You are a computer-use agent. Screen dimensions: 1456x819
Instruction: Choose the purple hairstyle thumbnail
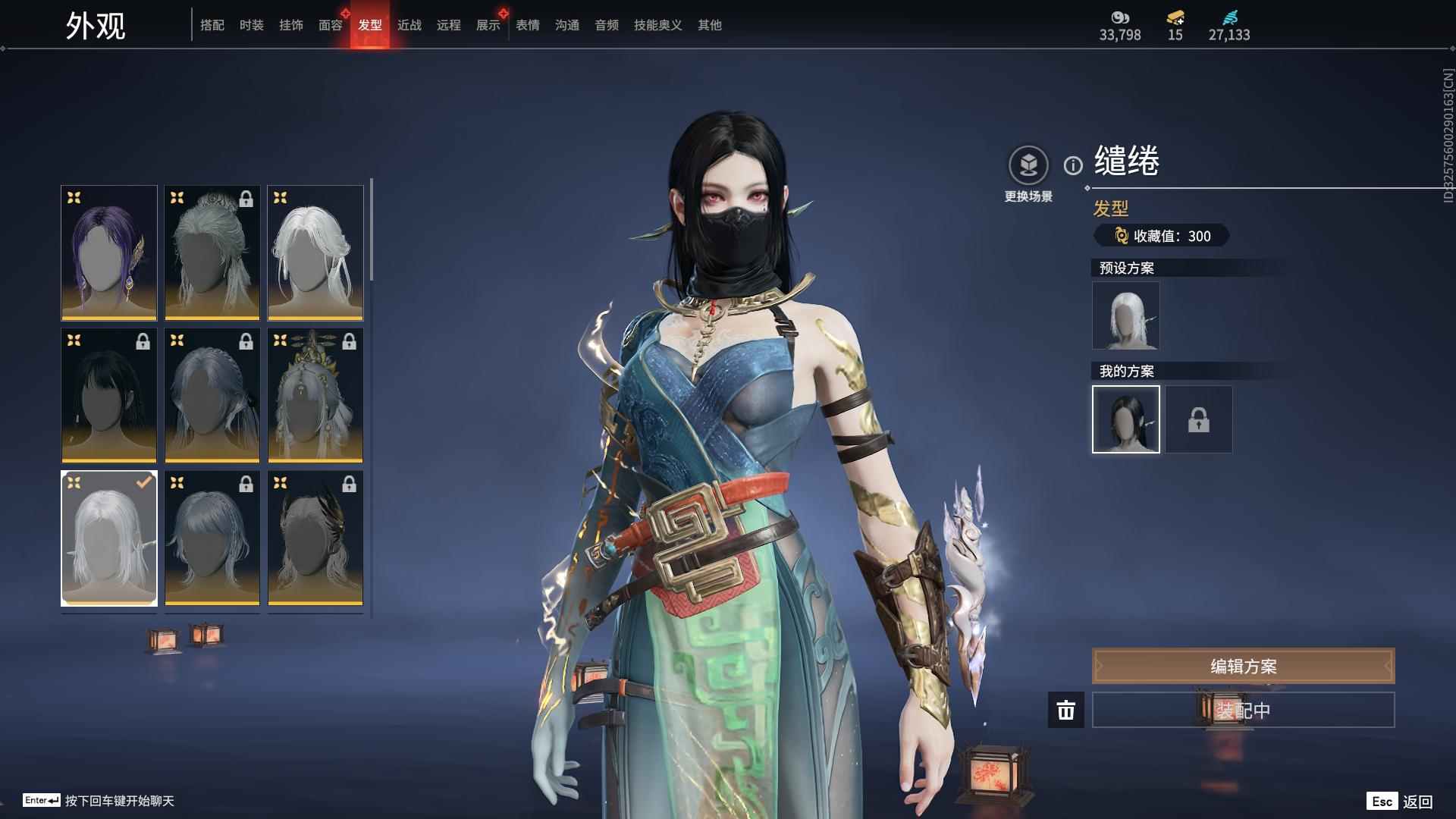click(109, 253)
